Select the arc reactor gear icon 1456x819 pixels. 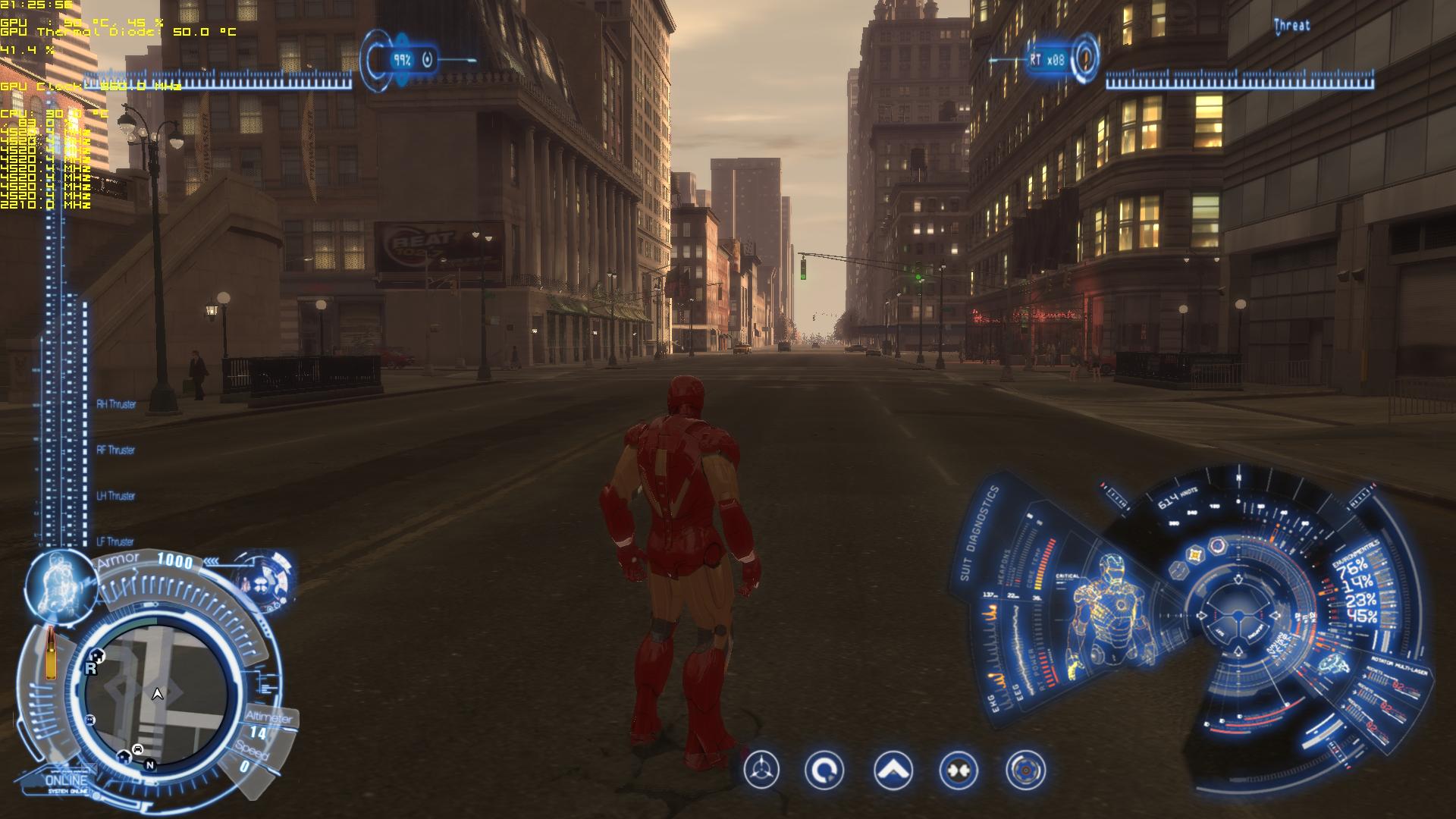coord(1025,771)
